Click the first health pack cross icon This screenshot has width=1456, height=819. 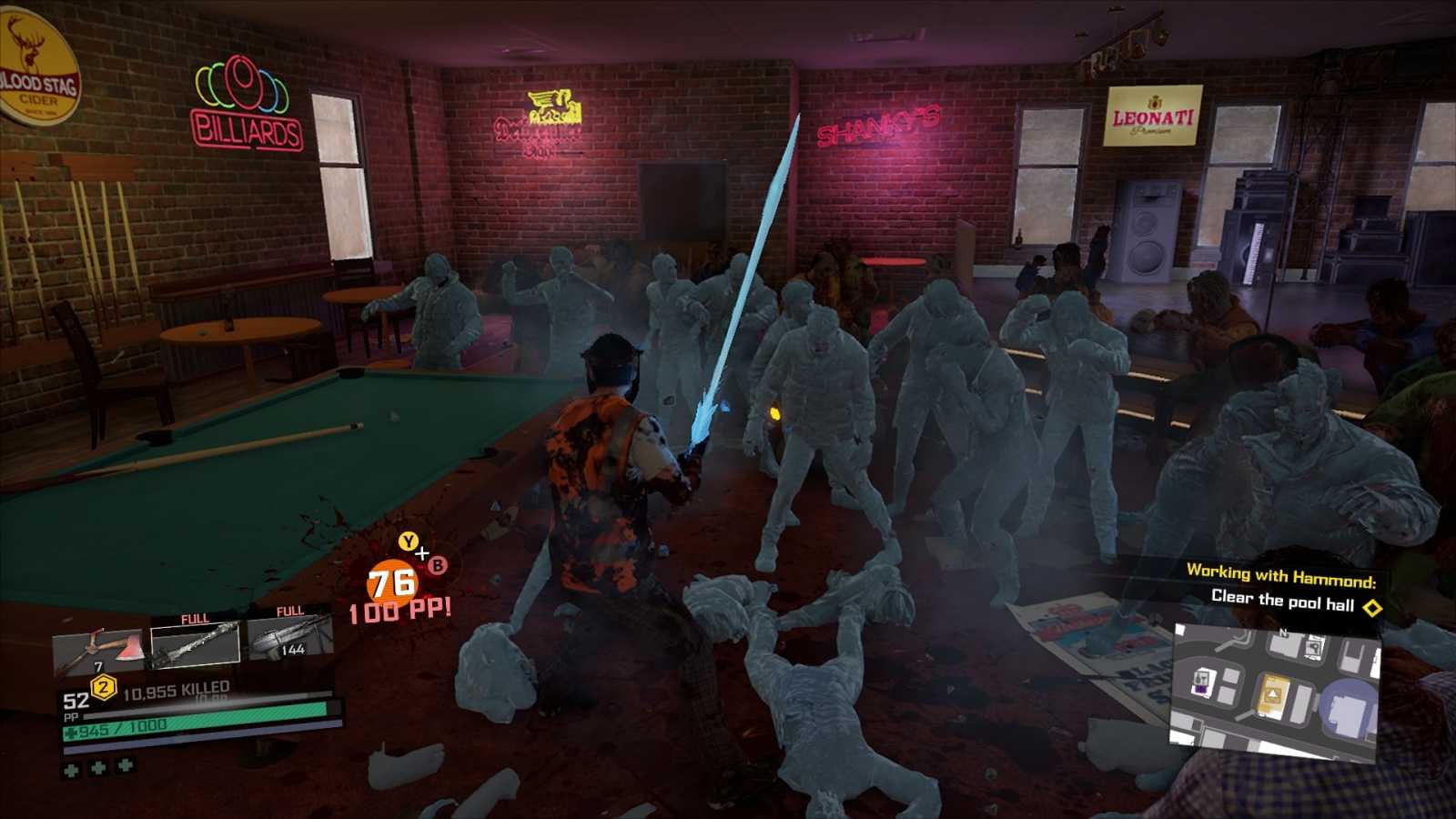pyautogui.click(x=70, y=769)
